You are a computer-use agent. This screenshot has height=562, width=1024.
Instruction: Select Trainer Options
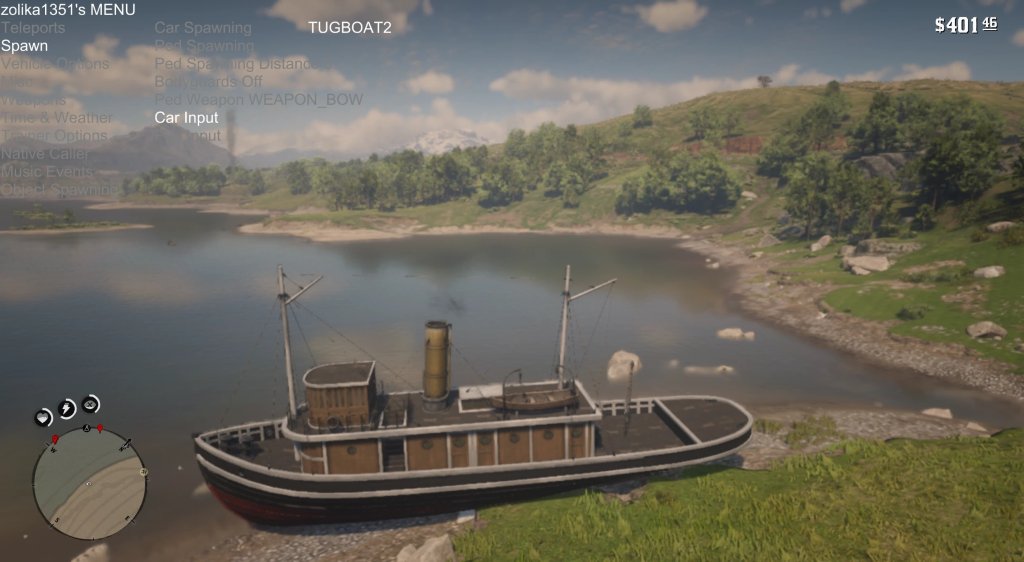[x=54, y=136]
